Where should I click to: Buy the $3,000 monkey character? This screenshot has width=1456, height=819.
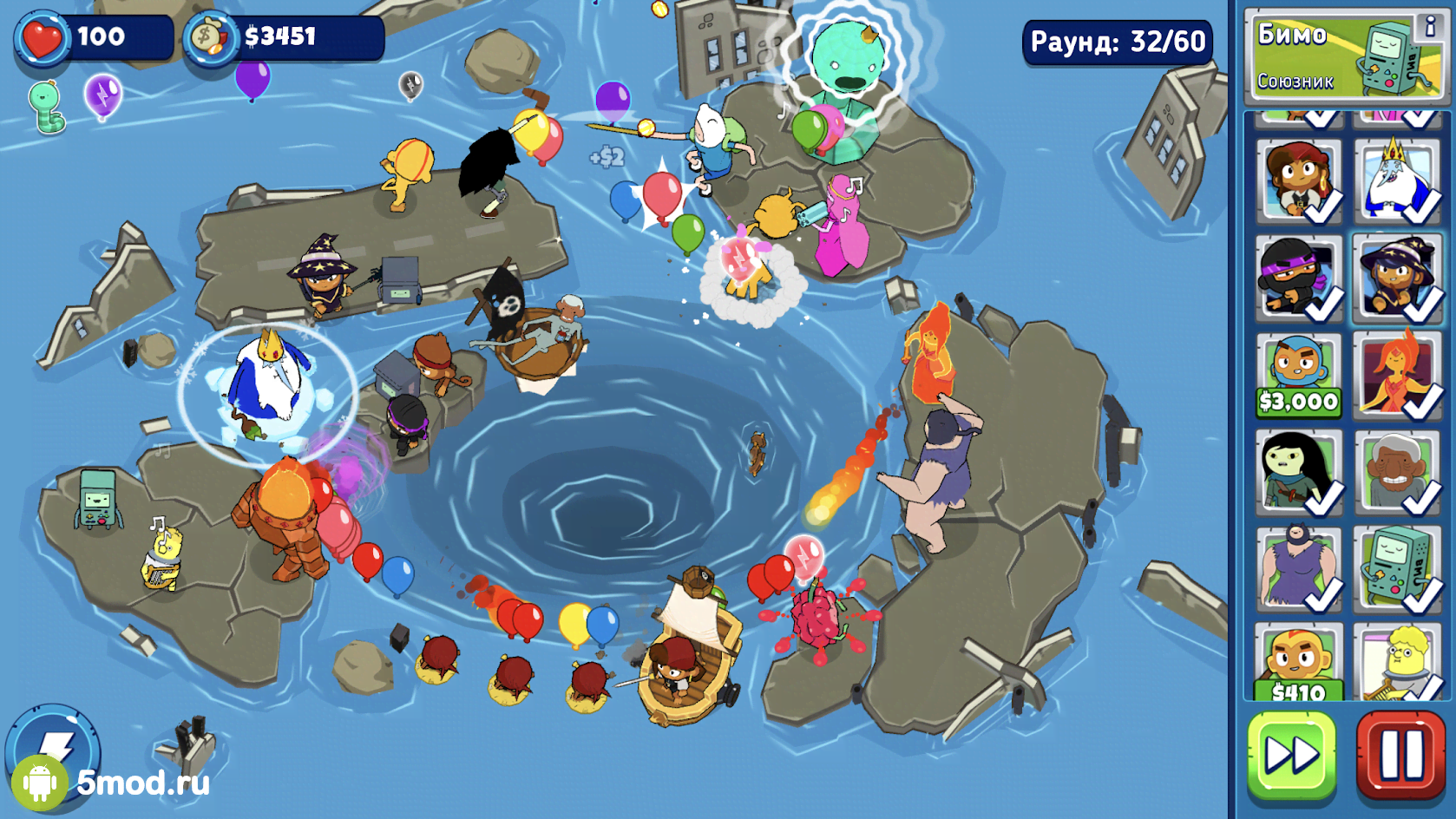coord(1298,375)
